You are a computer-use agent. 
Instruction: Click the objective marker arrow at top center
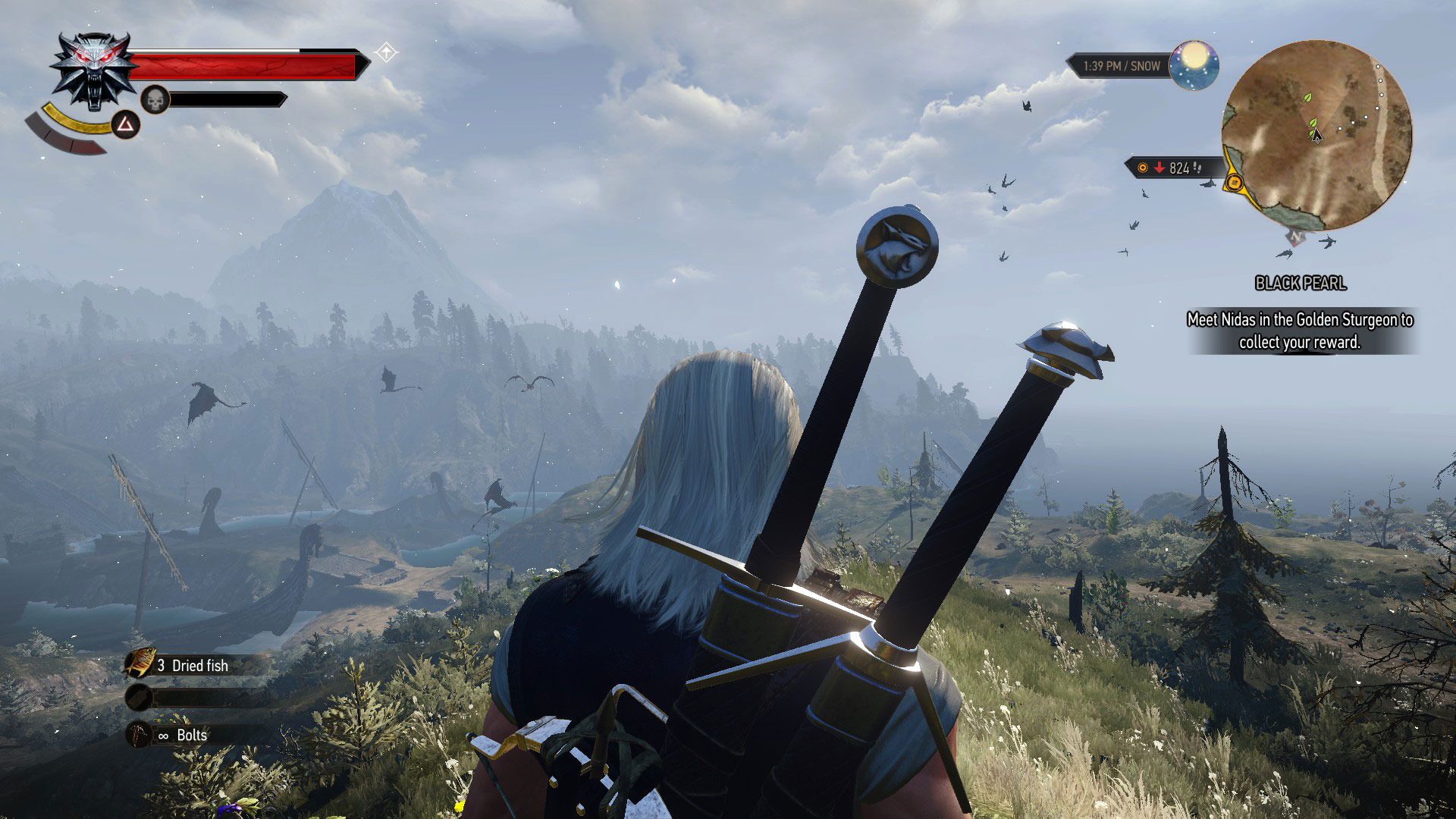pos(386,52)
